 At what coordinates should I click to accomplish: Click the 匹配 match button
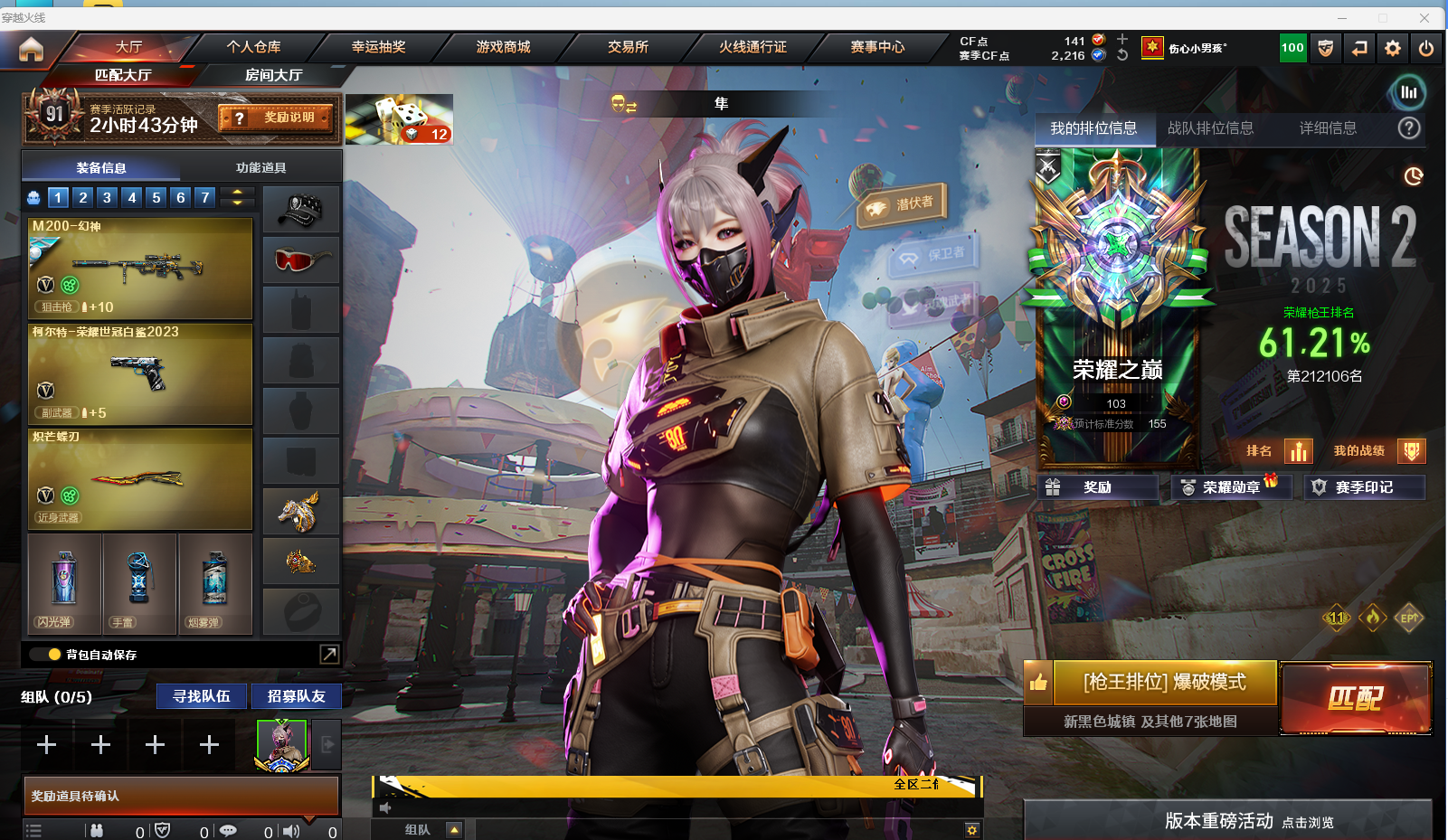tap(1355, 698)
